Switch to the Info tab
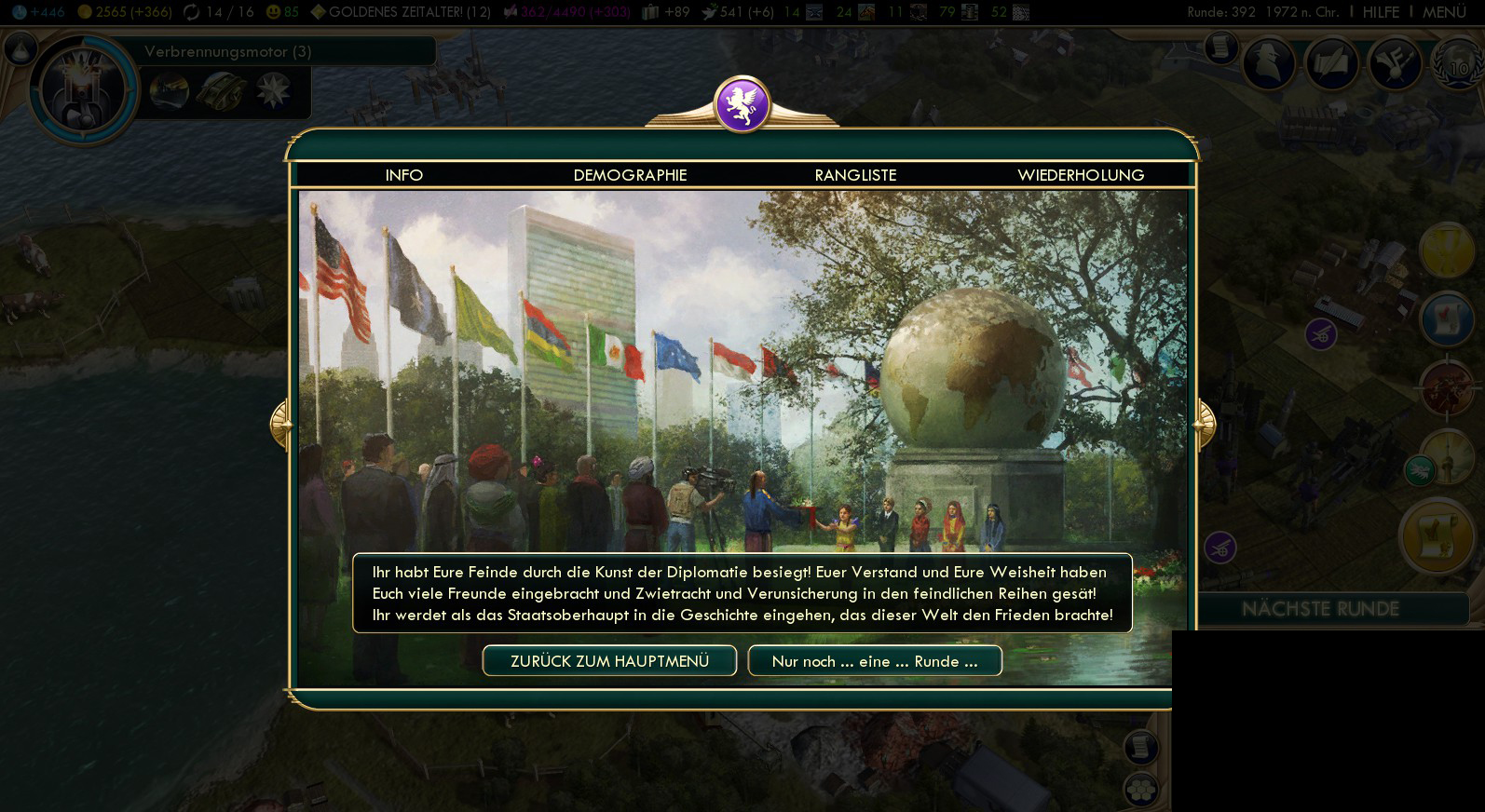Image resolution: width=1485 pixels, height=812 pixels. [403, 175]
